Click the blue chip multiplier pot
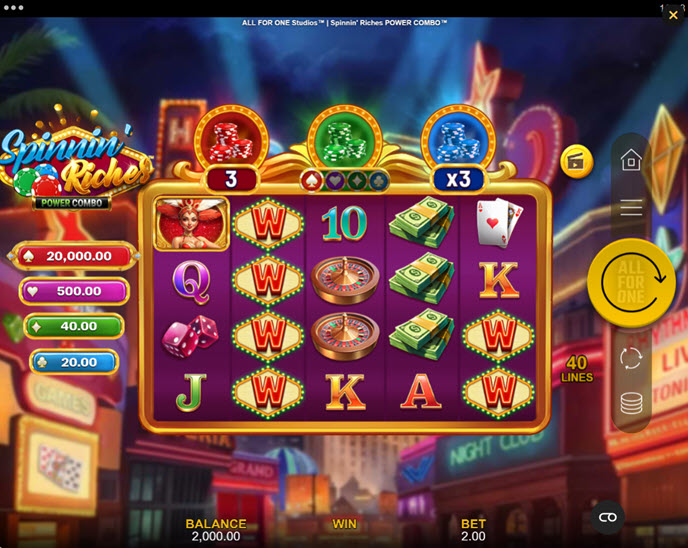The width and height of the screenshot is (688, 548). (x=458, y=137)
